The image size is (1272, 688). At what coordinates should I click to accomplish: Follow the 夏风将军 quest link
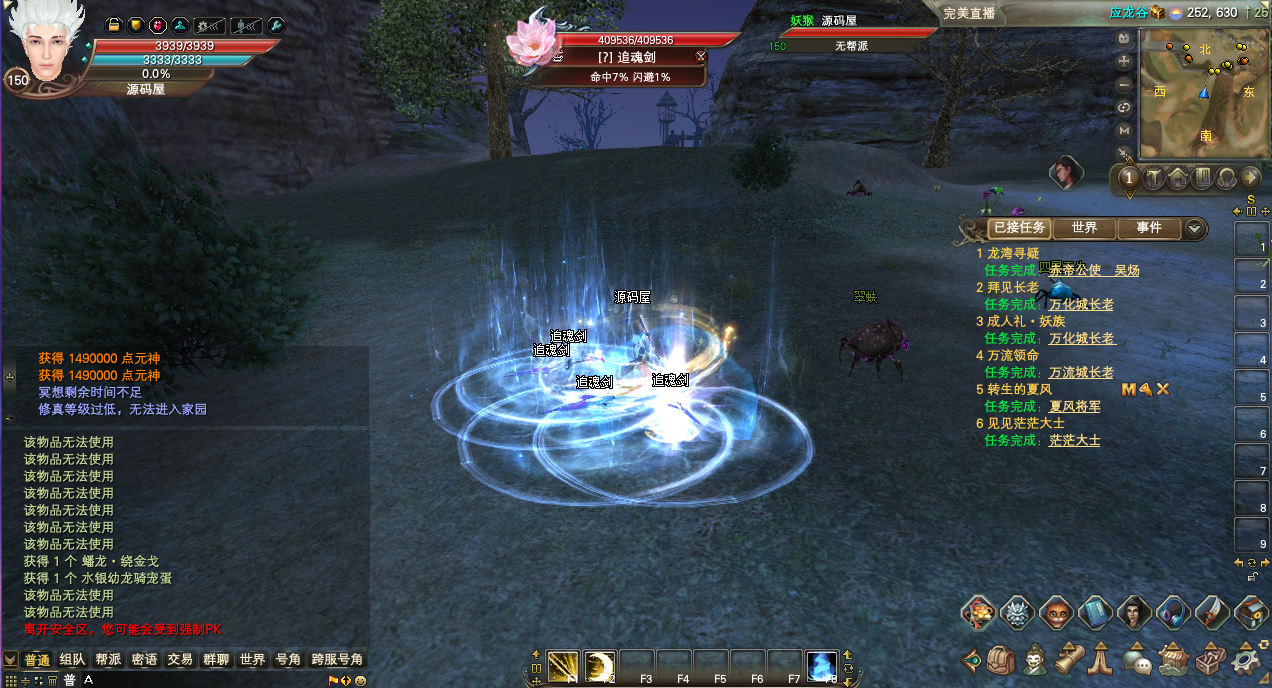pos(1075,406)
